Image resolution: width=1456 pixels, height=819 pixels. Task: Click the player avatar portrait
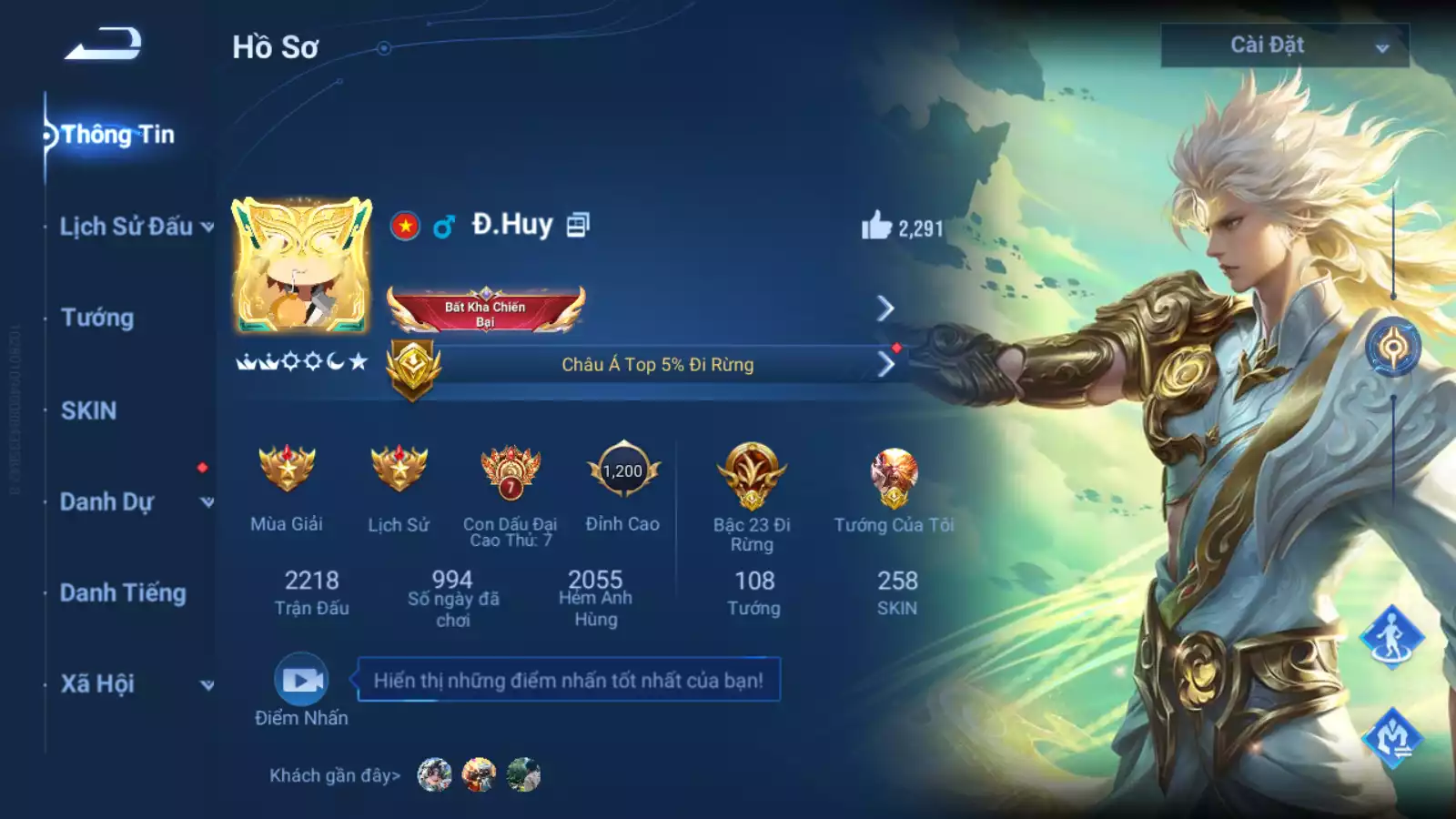tap(302, 265)
